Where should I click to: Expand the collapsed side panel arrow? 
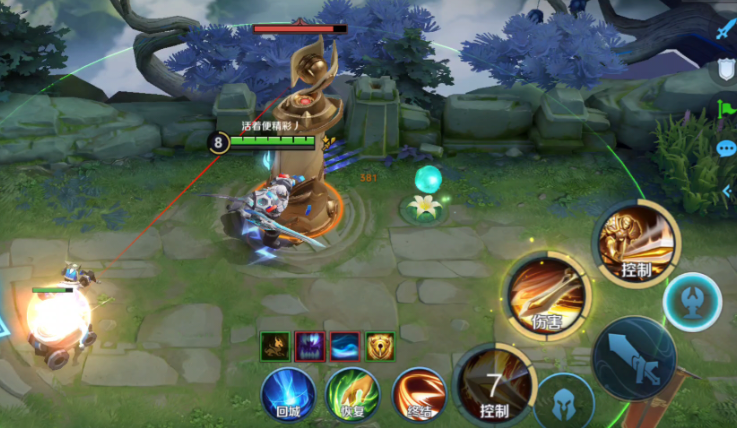727,191
